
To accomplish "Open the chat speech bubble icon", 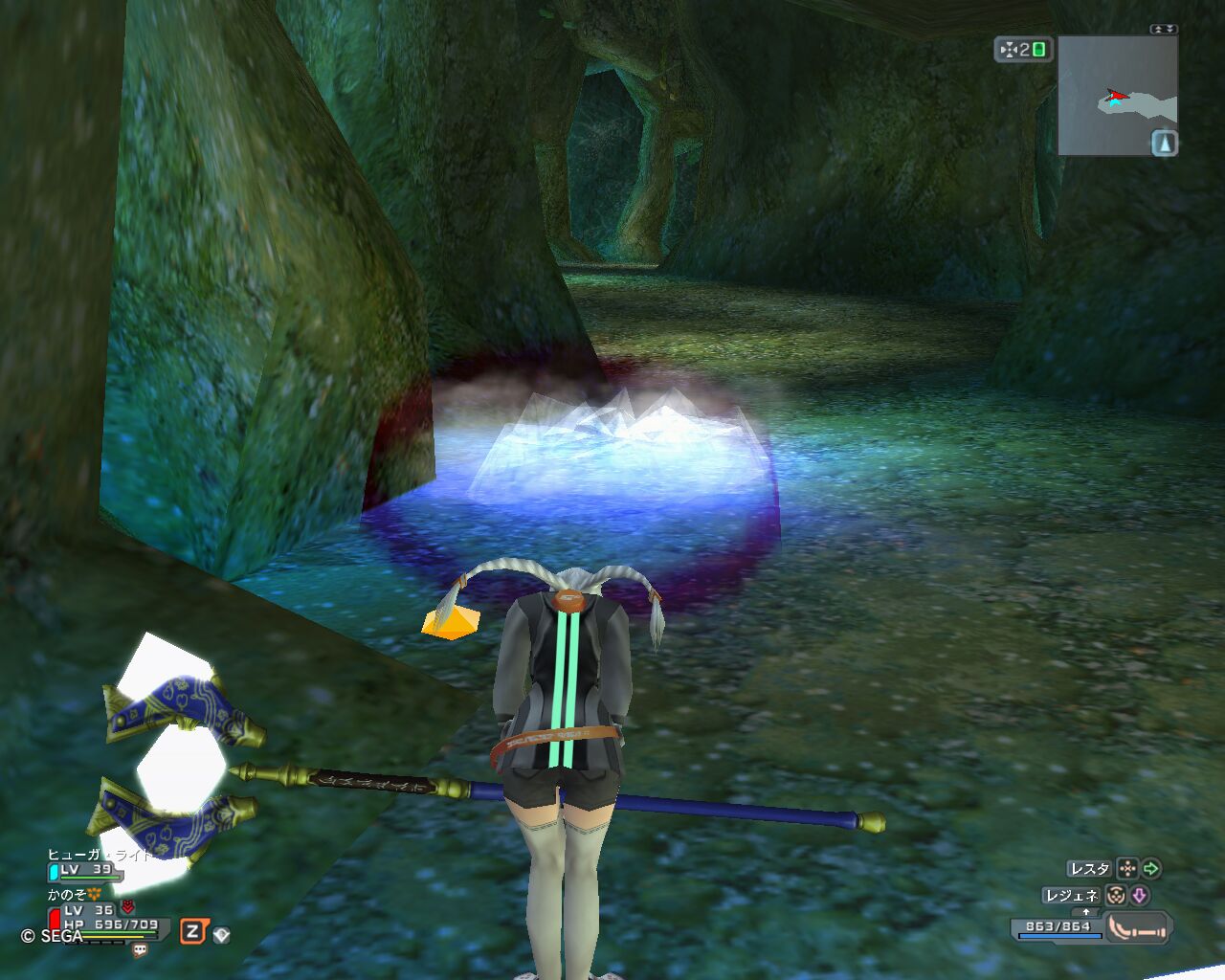I will coord(140,950).
